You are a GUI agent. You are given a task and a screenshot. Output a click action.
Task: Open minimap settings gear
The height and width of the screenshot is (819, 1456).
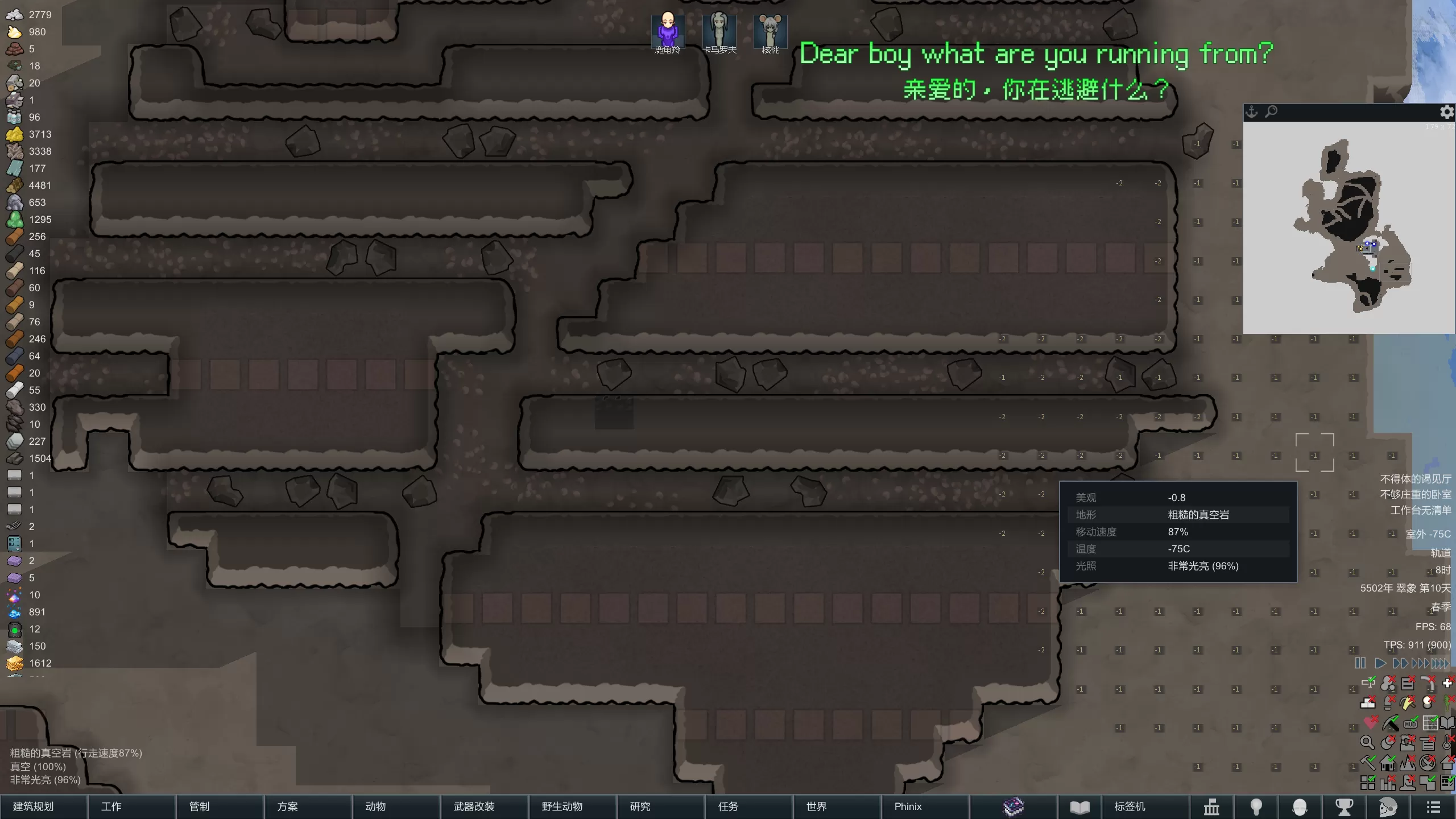1446,112
